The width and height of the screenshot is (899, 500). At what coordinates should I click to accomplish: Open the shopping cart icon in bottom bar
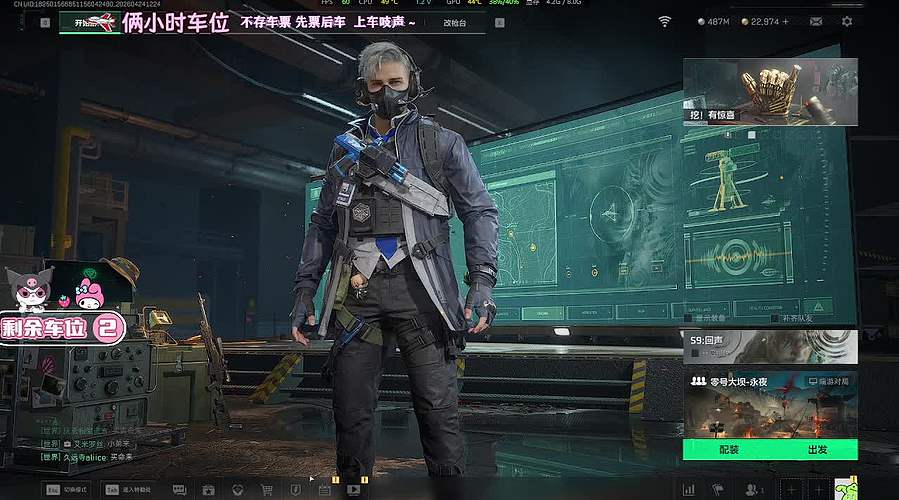[x=267, y=490]
